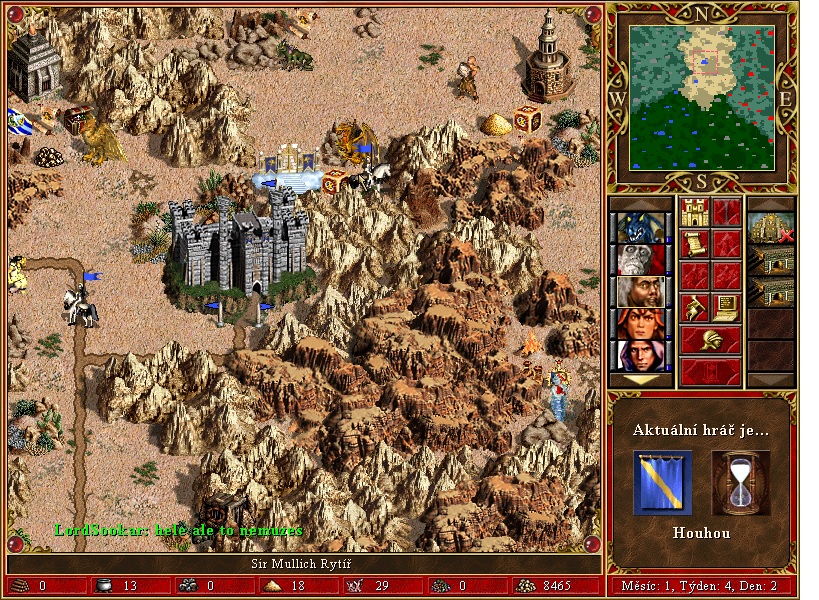Select the town marked with a red X
This screenshot has width=819, height=600.
click(x=771, y=228)
